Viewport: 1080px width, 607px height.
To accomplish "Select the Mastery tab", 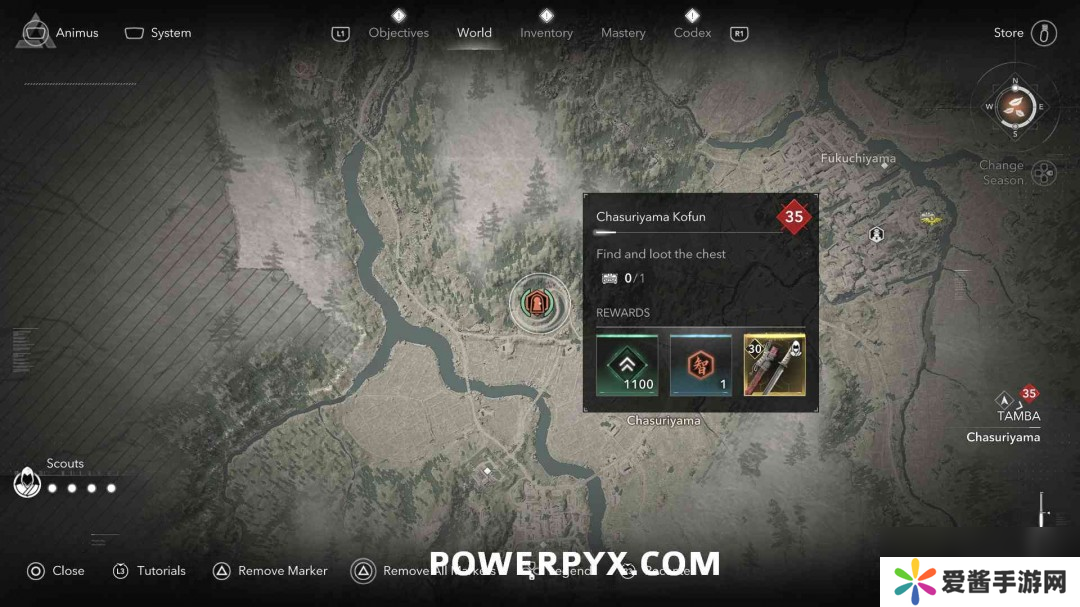I will [623, 33].
